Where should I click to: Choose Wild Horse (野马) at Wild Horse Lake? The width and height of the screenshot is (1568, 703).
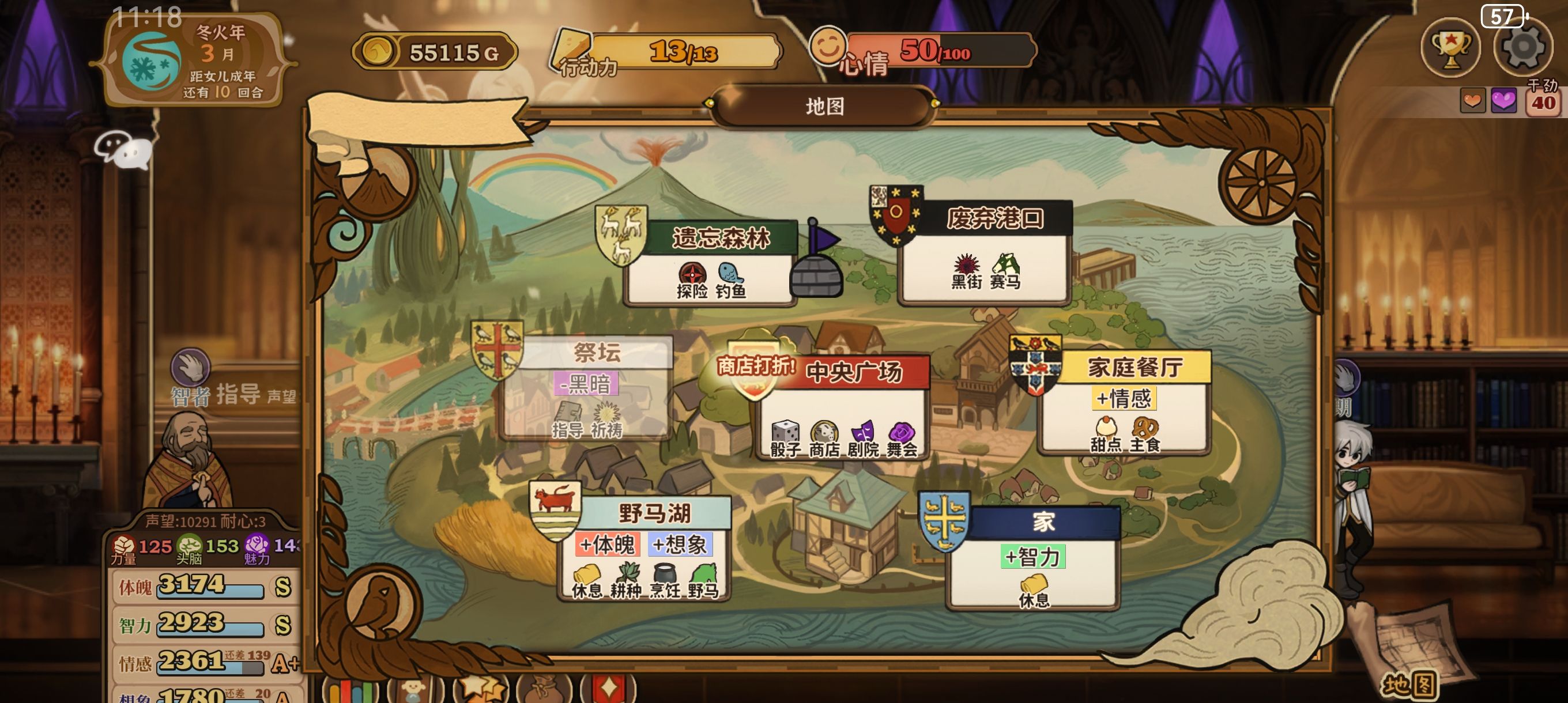703,580
